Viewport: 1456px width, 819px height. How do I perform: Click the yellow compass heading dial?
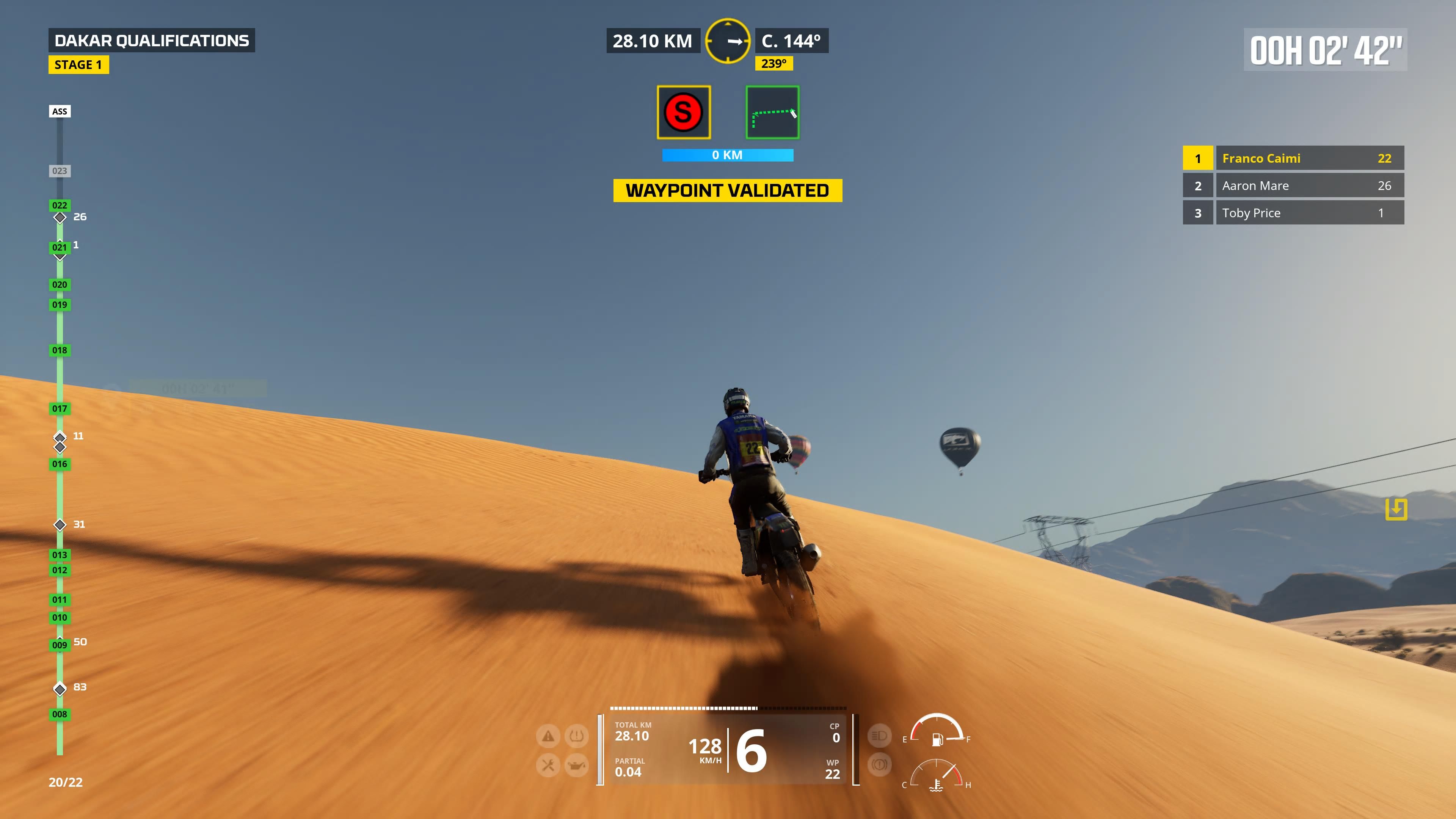[x=728, y=41]
